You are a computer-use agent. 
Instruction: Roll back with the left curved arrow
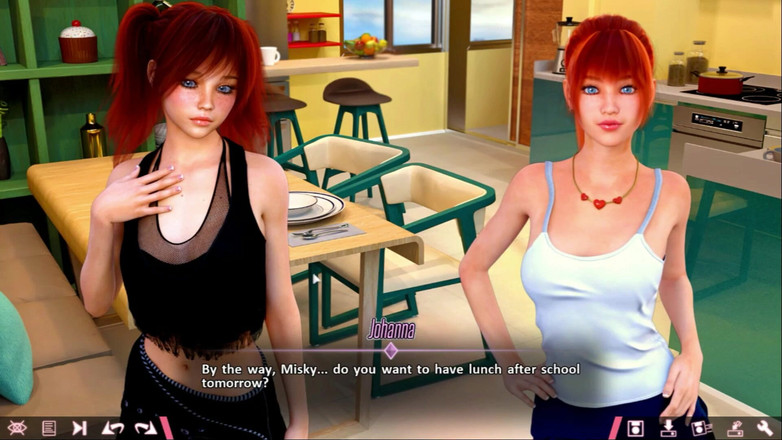tap(112, 428)
